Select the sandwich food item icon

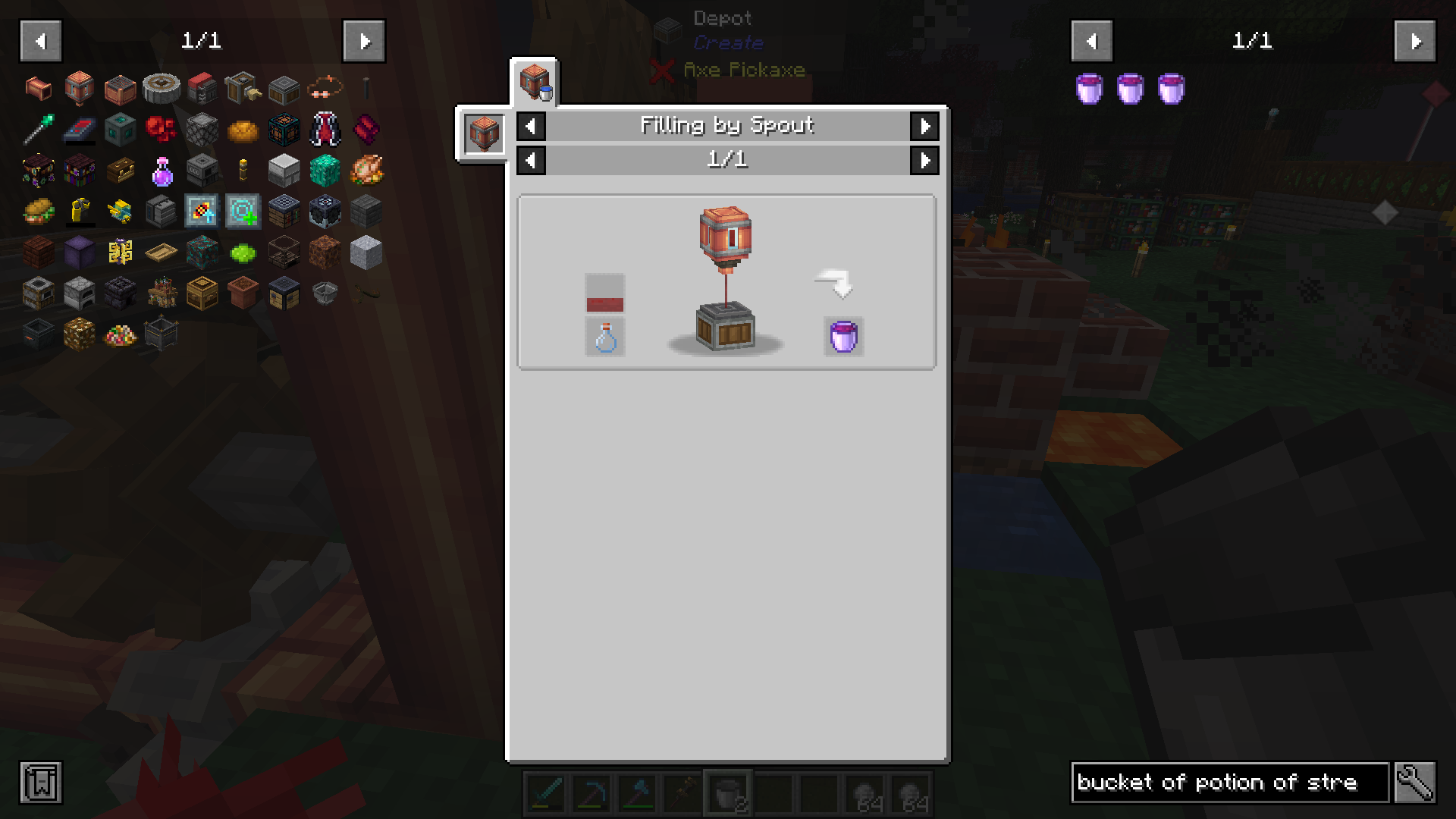point(38,211)
